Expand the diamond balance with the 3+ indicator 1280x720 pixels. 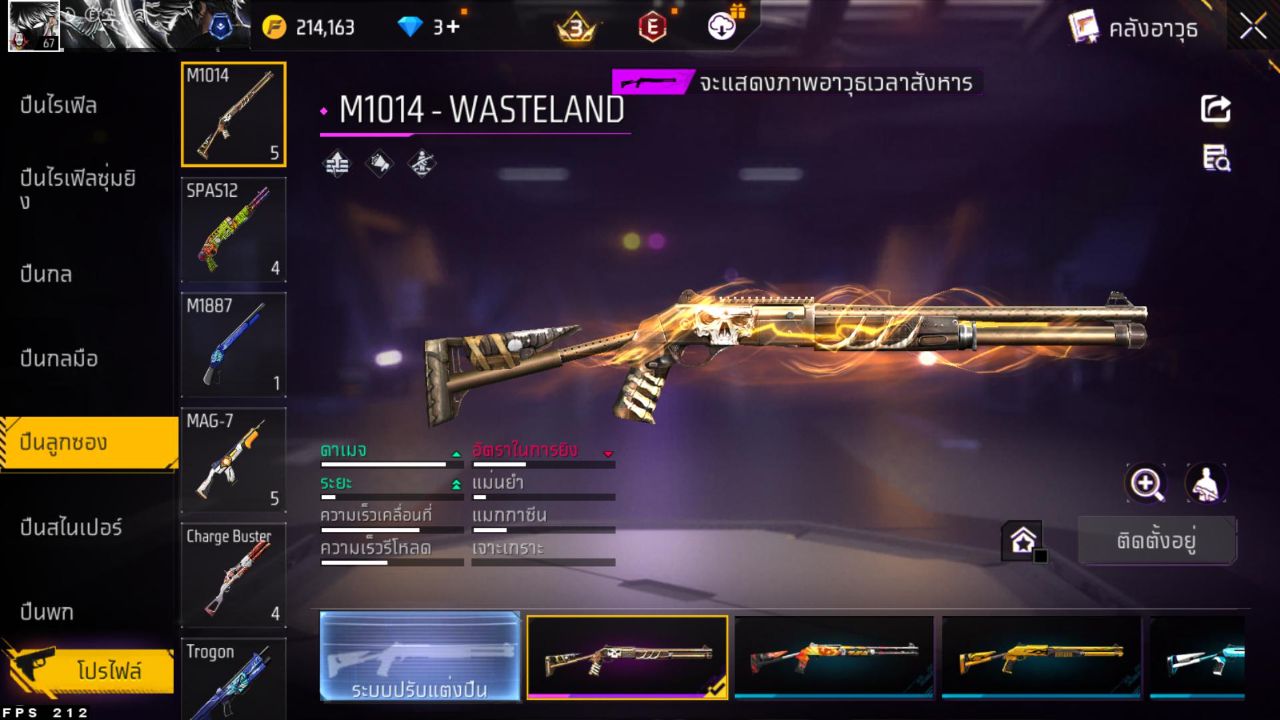point(432,27)
